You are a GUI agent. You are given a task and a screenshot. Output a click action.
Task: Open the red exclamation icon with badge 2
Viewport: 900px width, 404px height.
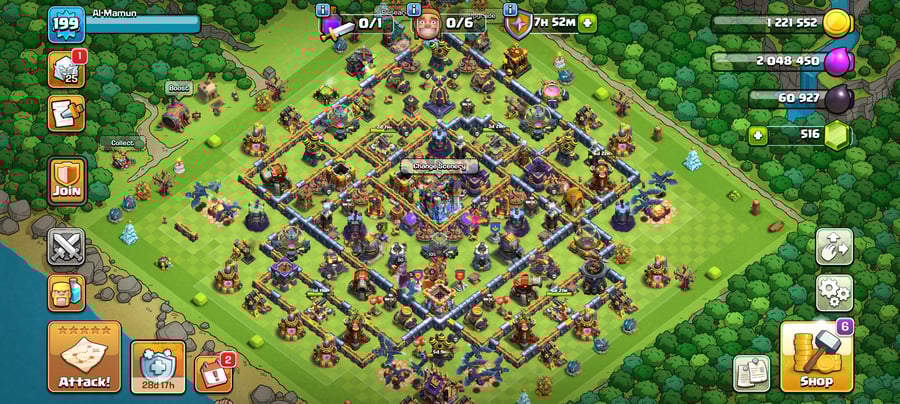point(212,372)
